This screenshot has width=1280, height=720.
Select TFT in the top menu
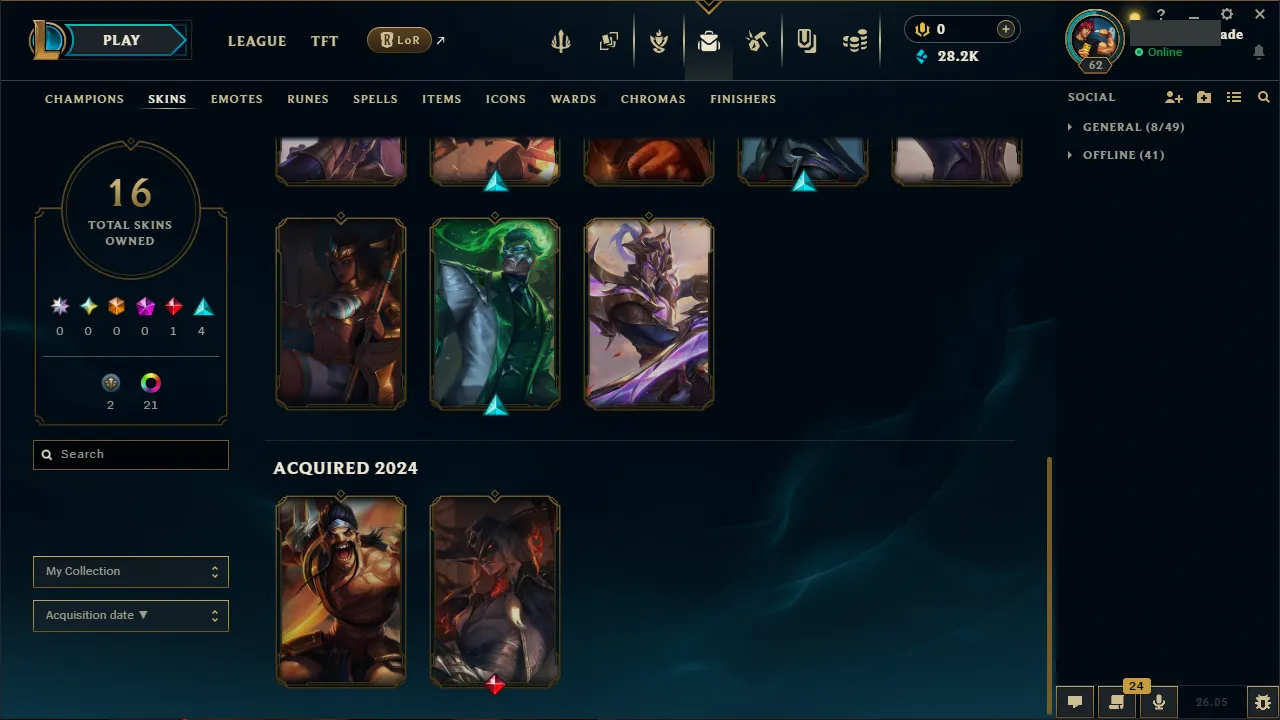[x=324, y=41]
